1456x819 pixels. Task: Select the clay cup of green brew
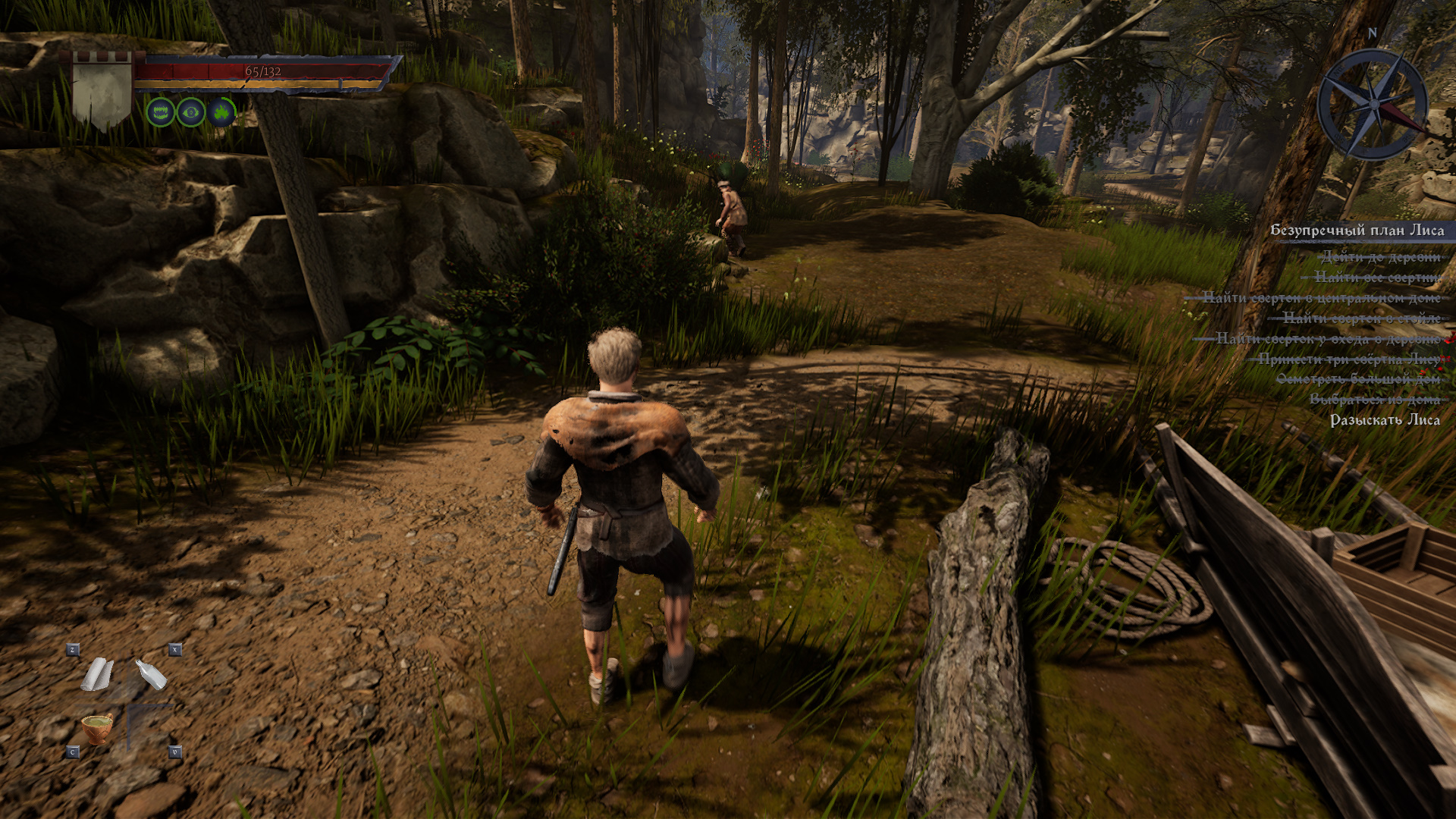(97, 729)
